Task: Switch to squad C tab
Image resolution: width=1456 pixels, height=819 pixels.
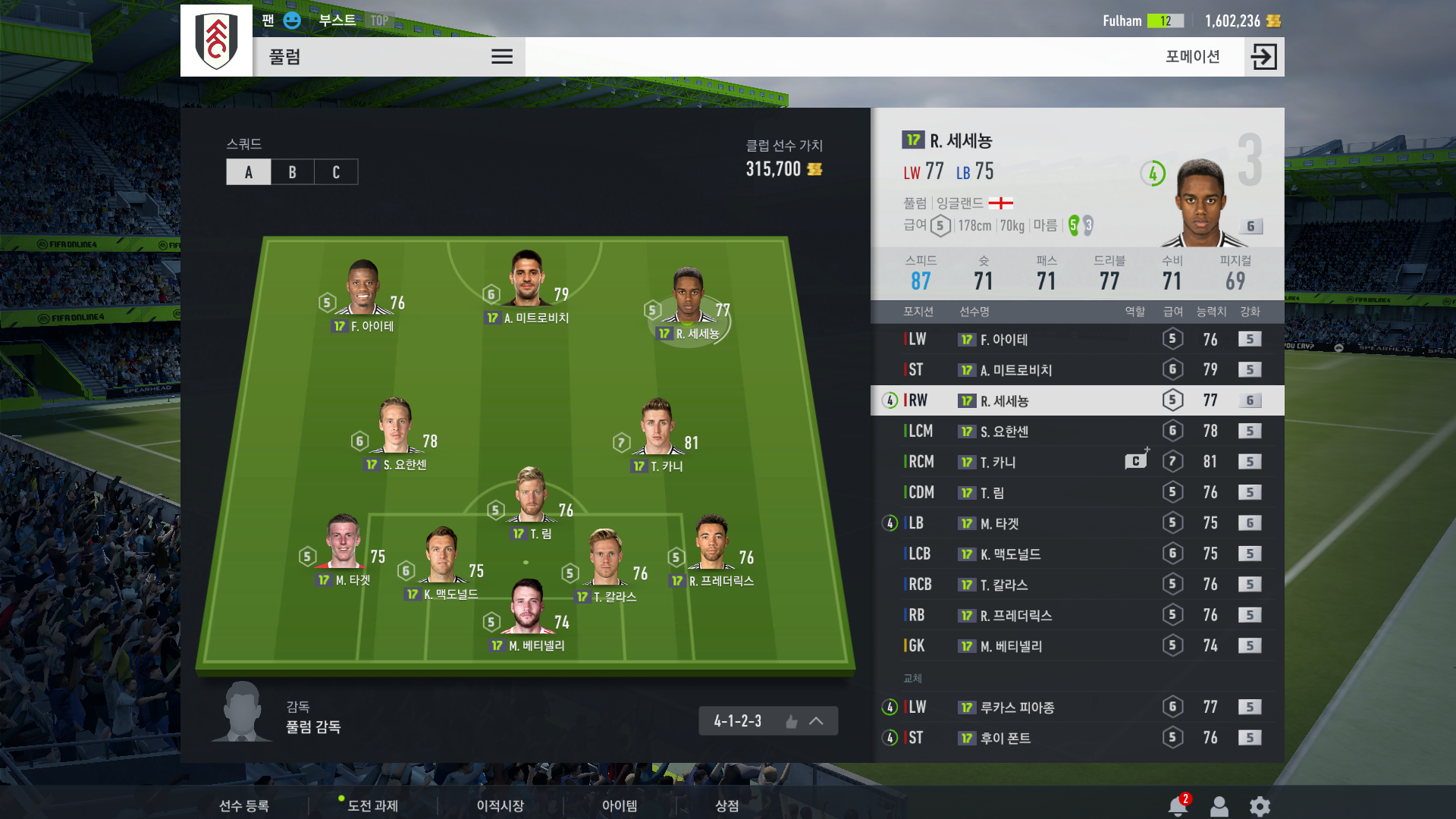Action: [336, 172]
